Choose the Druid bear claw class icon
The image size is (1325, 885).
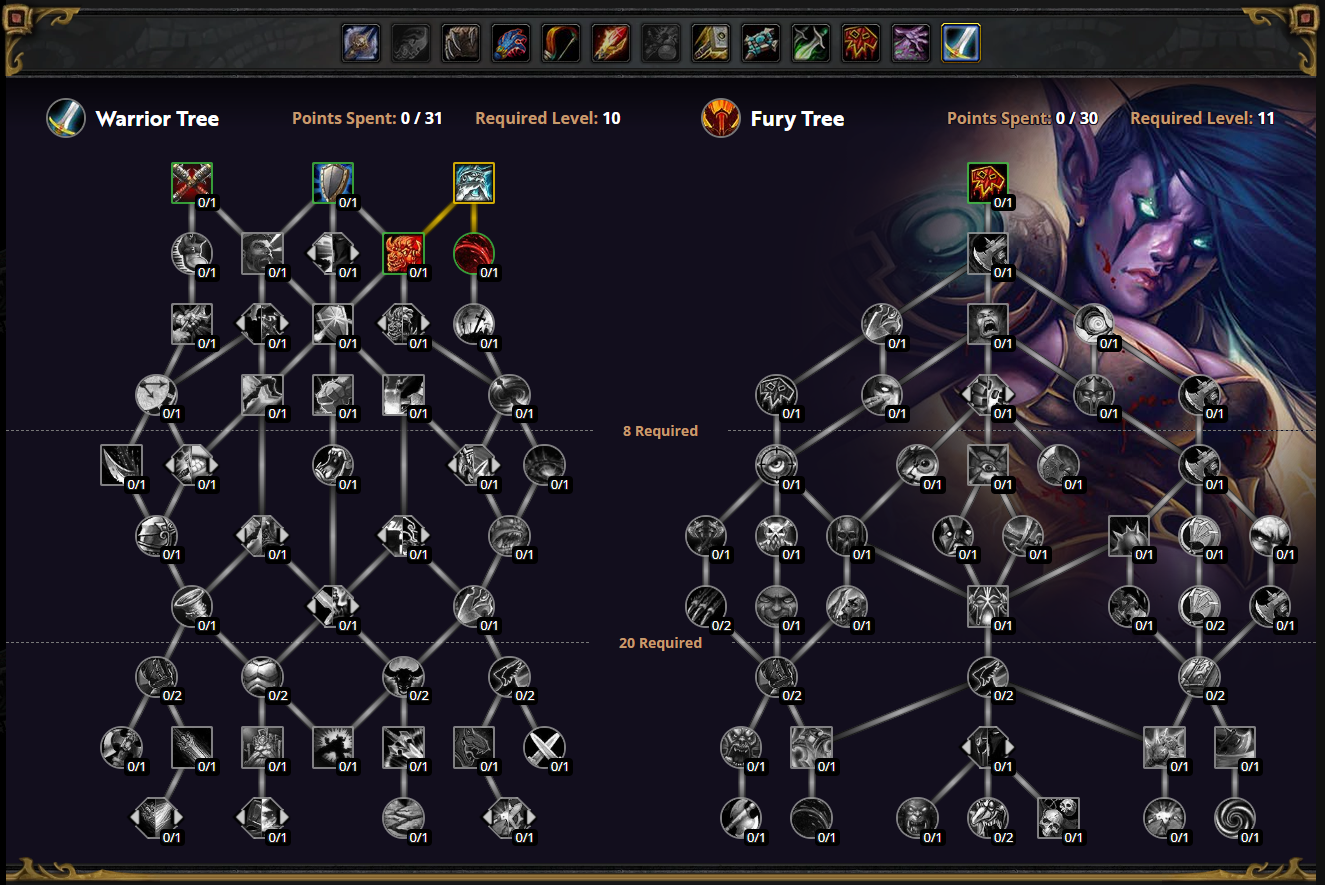pos(461,43)
